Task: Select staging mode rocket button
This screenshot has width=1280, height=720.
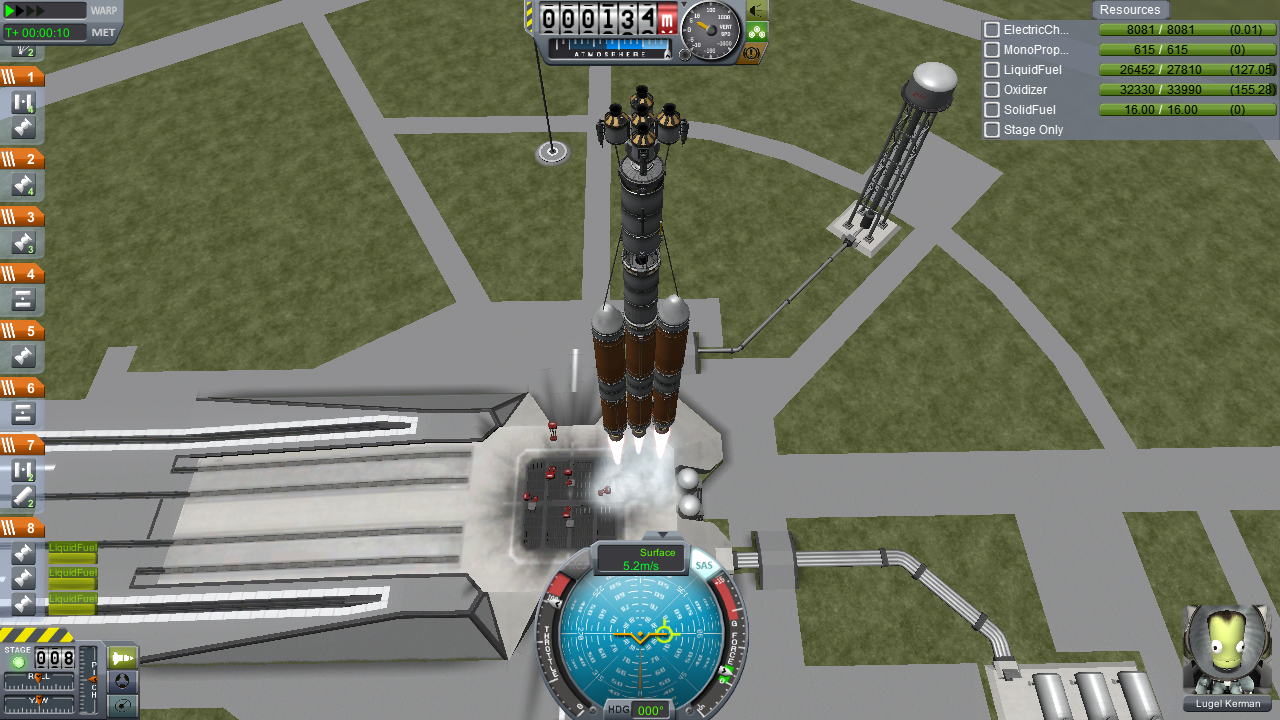Action: click(x=122, y=658)
